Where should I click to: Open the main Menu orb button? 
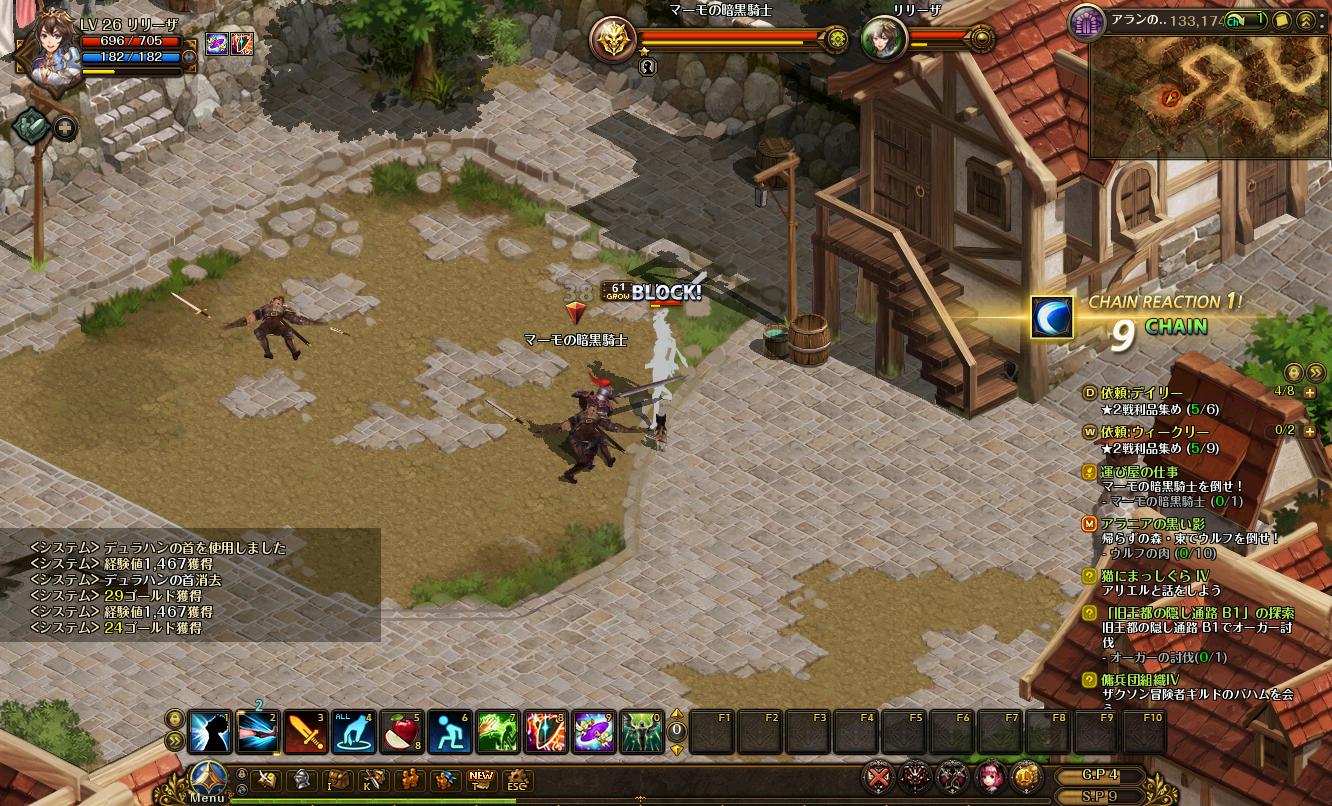207,778
